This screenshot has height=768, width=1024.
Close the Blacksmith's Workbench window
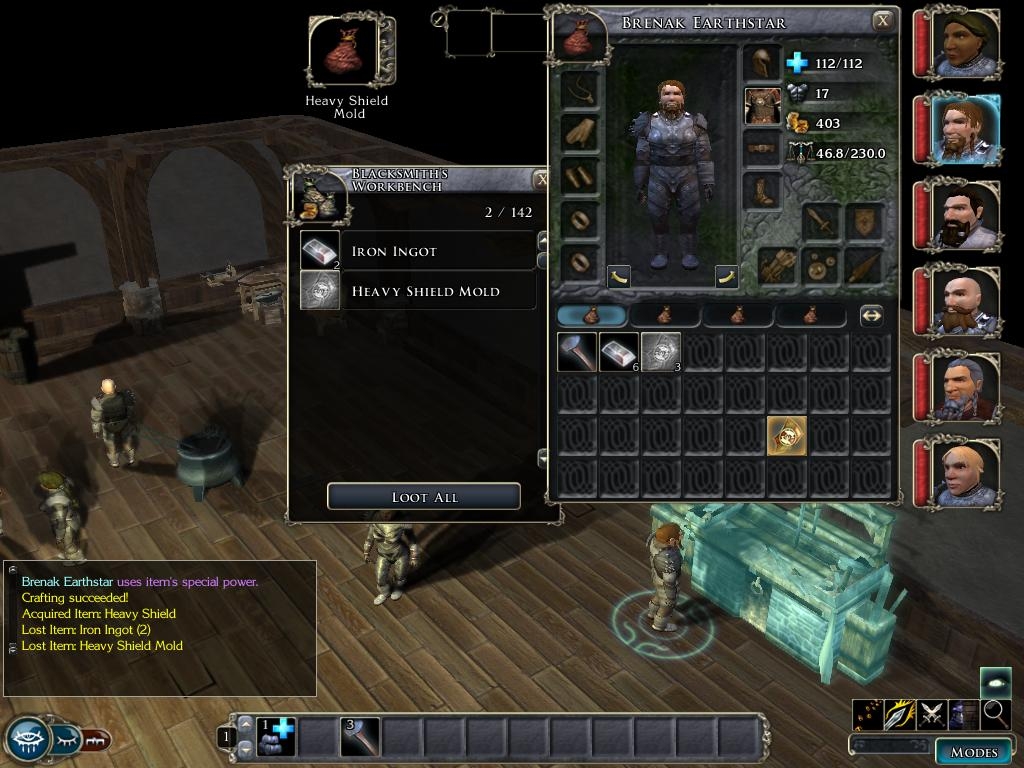(541, 180)
